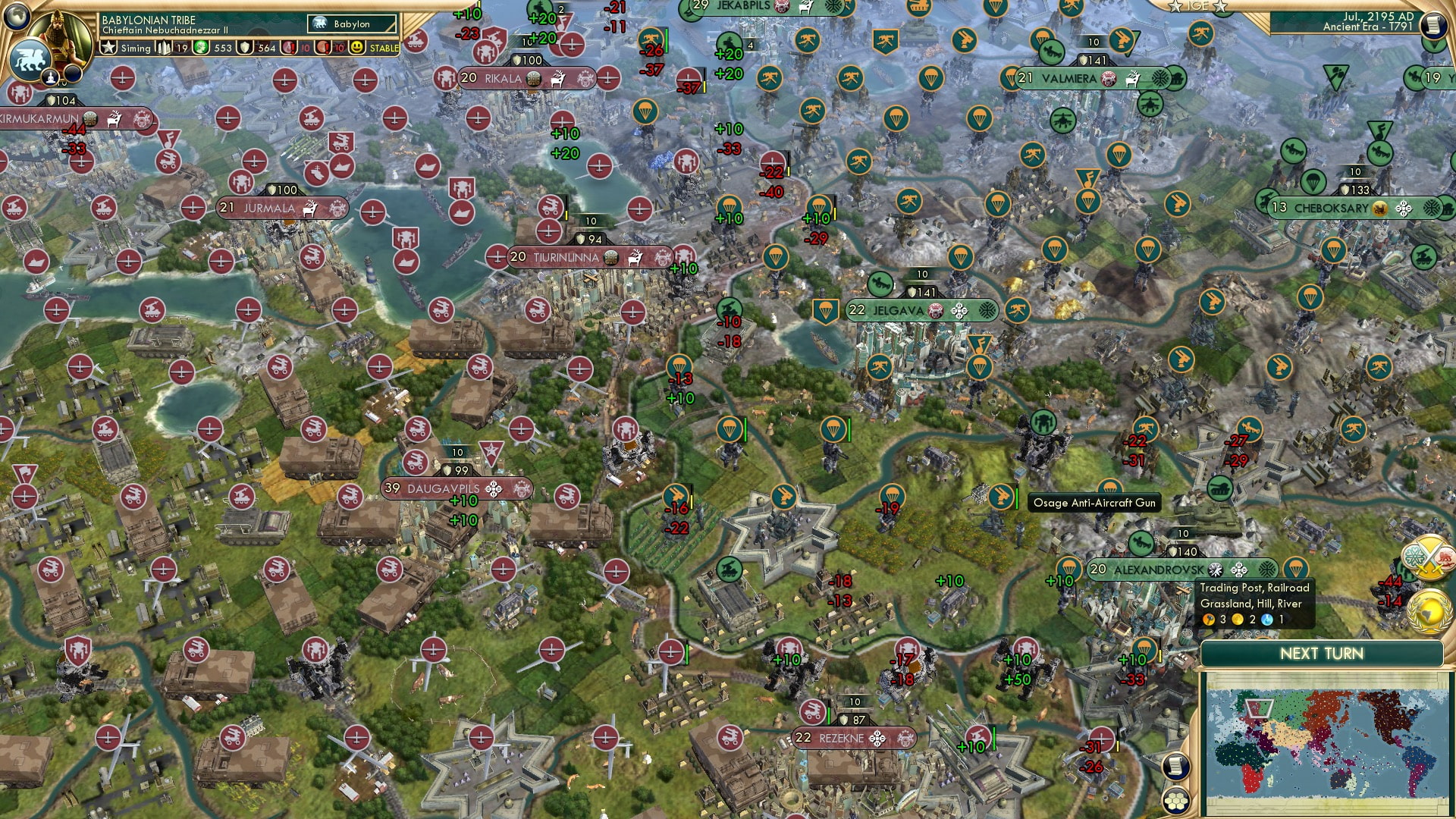Toggle the razing icon on Alexandrovsk's banner
This screenshot has height=819, width=1456.
pos(1215,570)
